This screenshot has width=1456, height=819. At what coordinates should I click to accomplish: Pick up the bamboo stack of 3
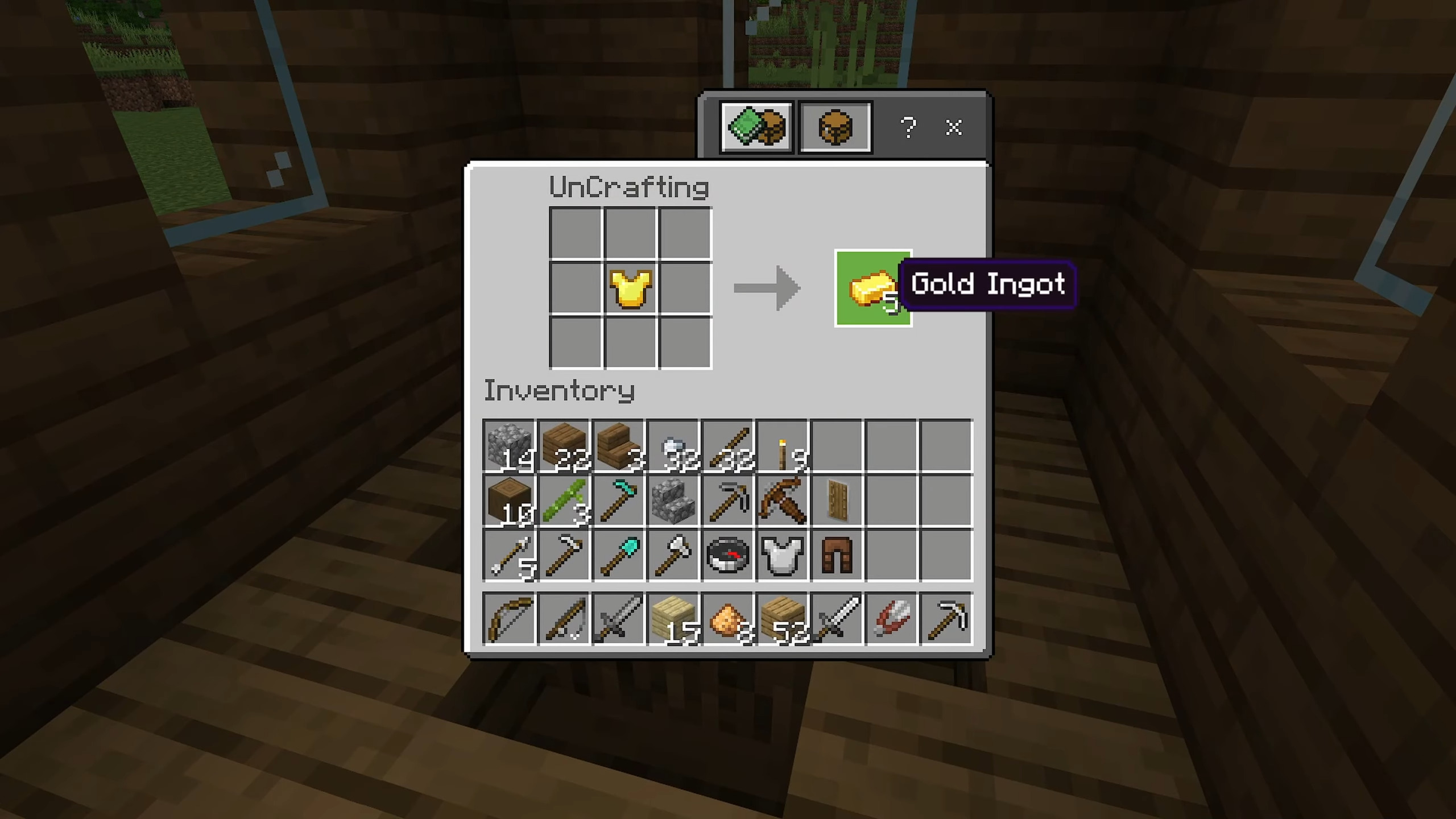tap(563, 499)
